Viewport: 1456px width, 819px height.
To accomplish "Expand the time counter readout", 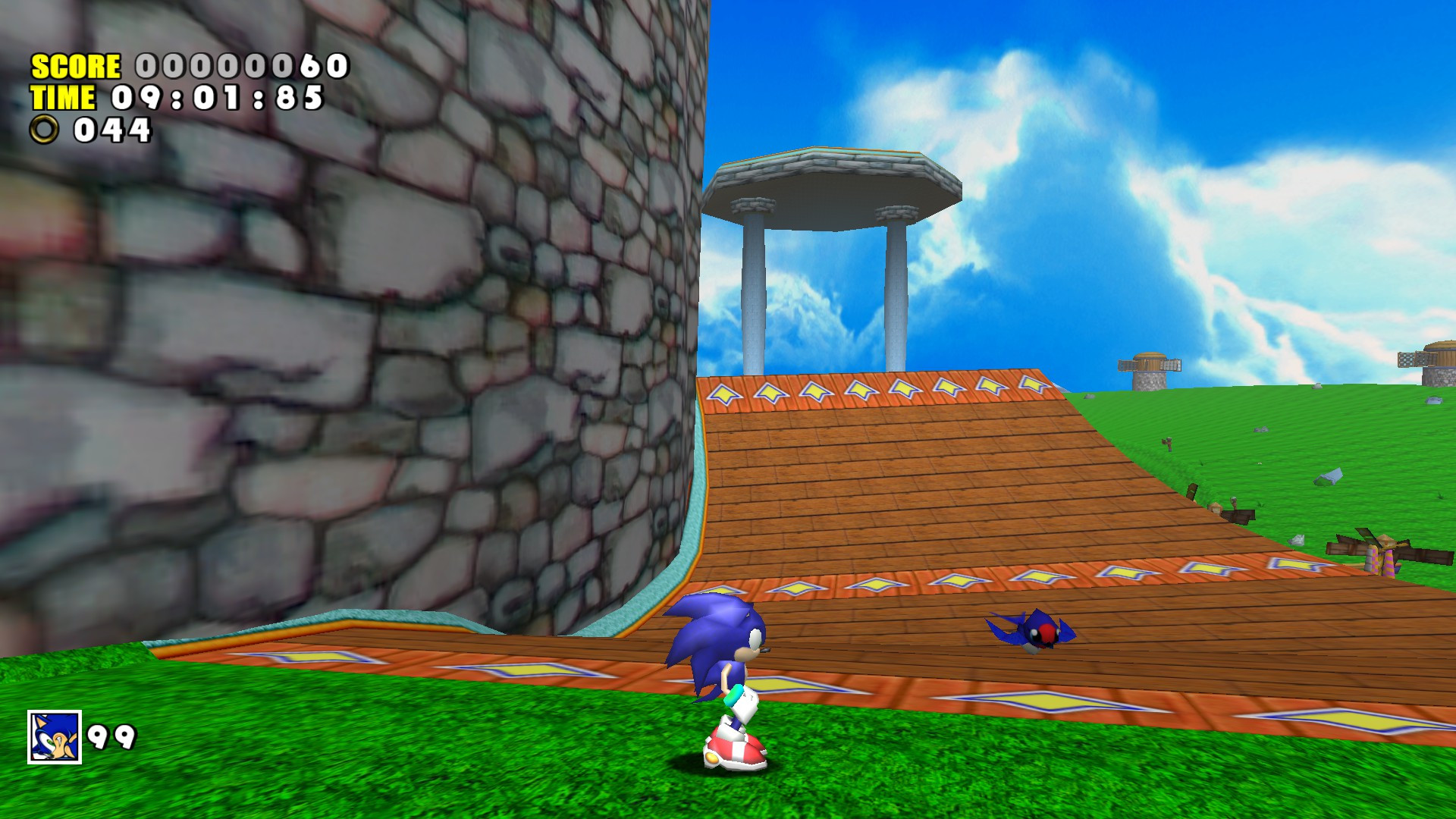I will [216, 99].
